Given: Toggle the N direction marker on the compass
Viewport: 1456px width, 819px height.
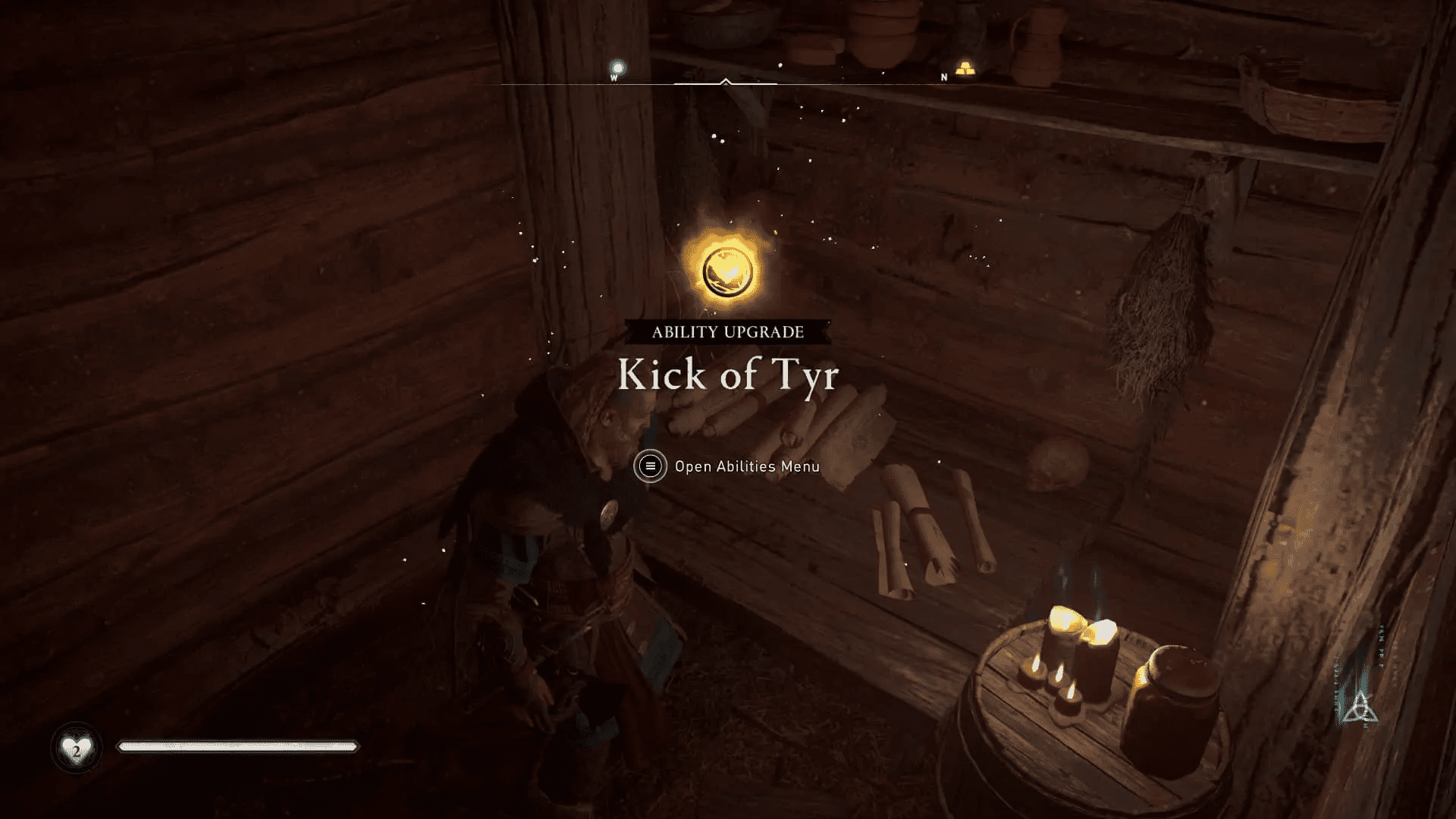Looking at the screenshot, I should click(943, 77).
